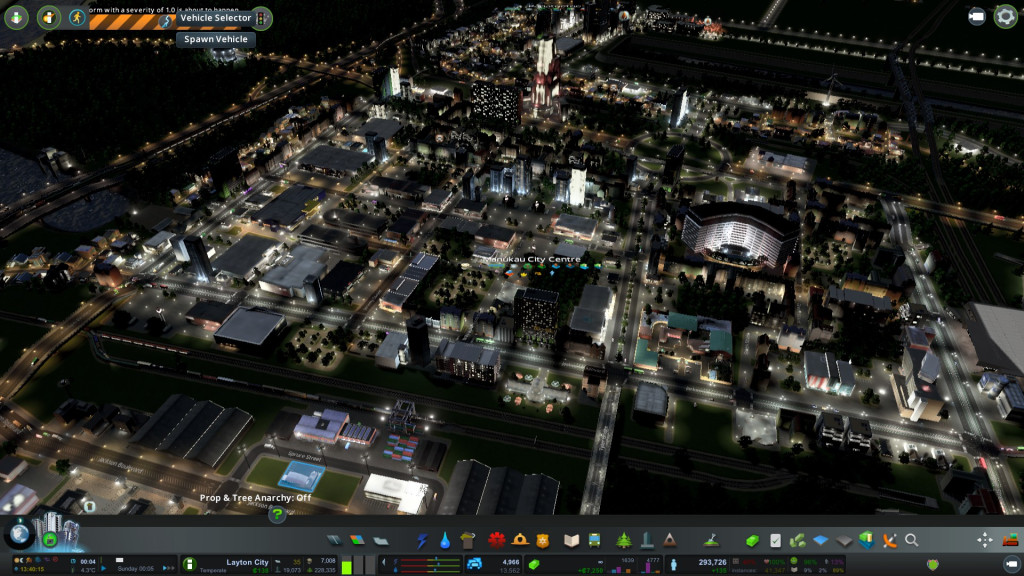
Task: Open the Electricity lightning bolt menu
Action: 421,540
